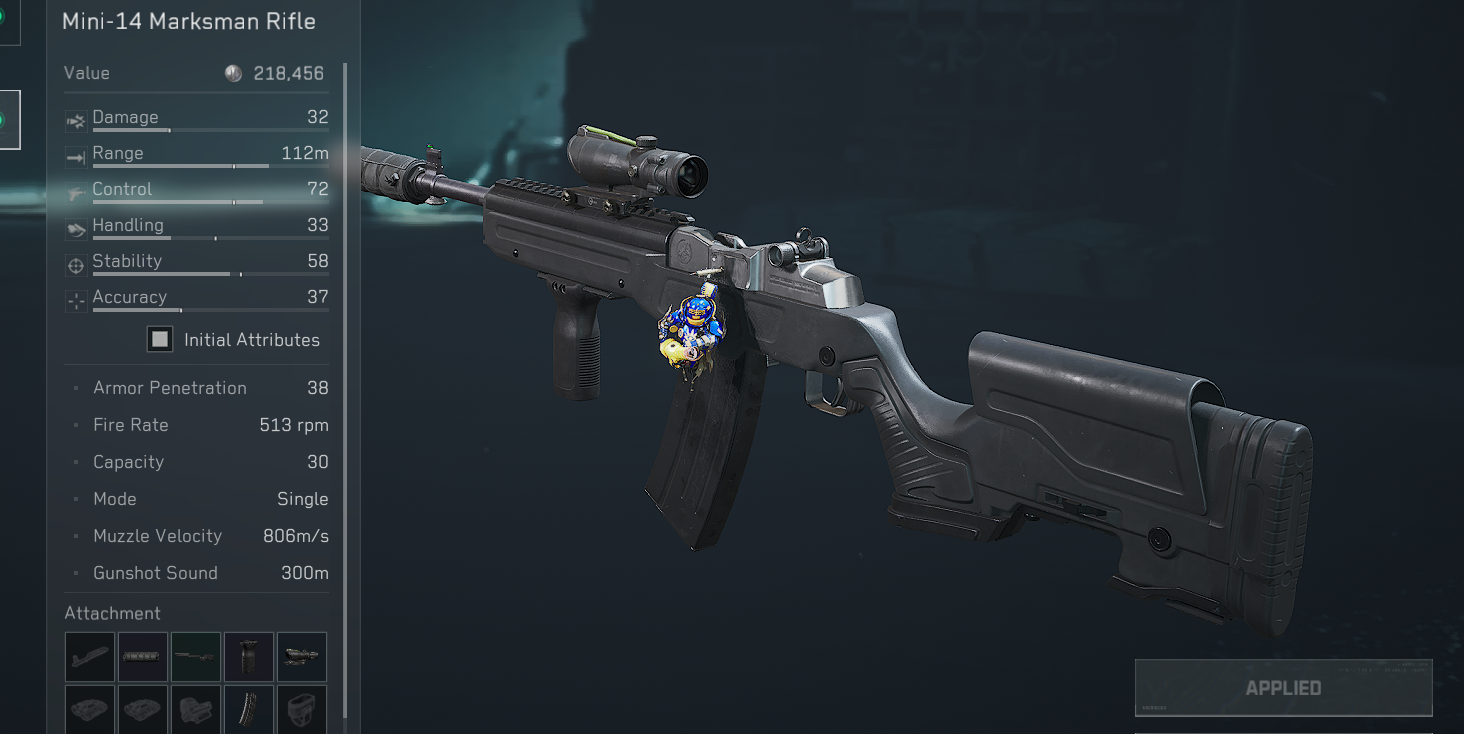Select the vertical foregrip attachment slot
Screen dimensions: 1464x734
tap(248, 657)
